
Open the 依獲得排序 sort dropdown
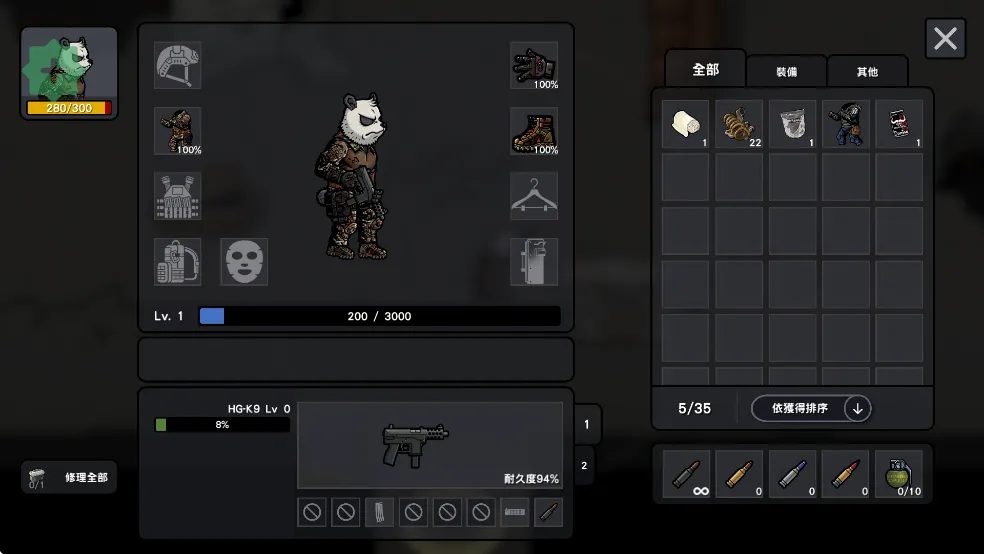[x=810, y=408]
